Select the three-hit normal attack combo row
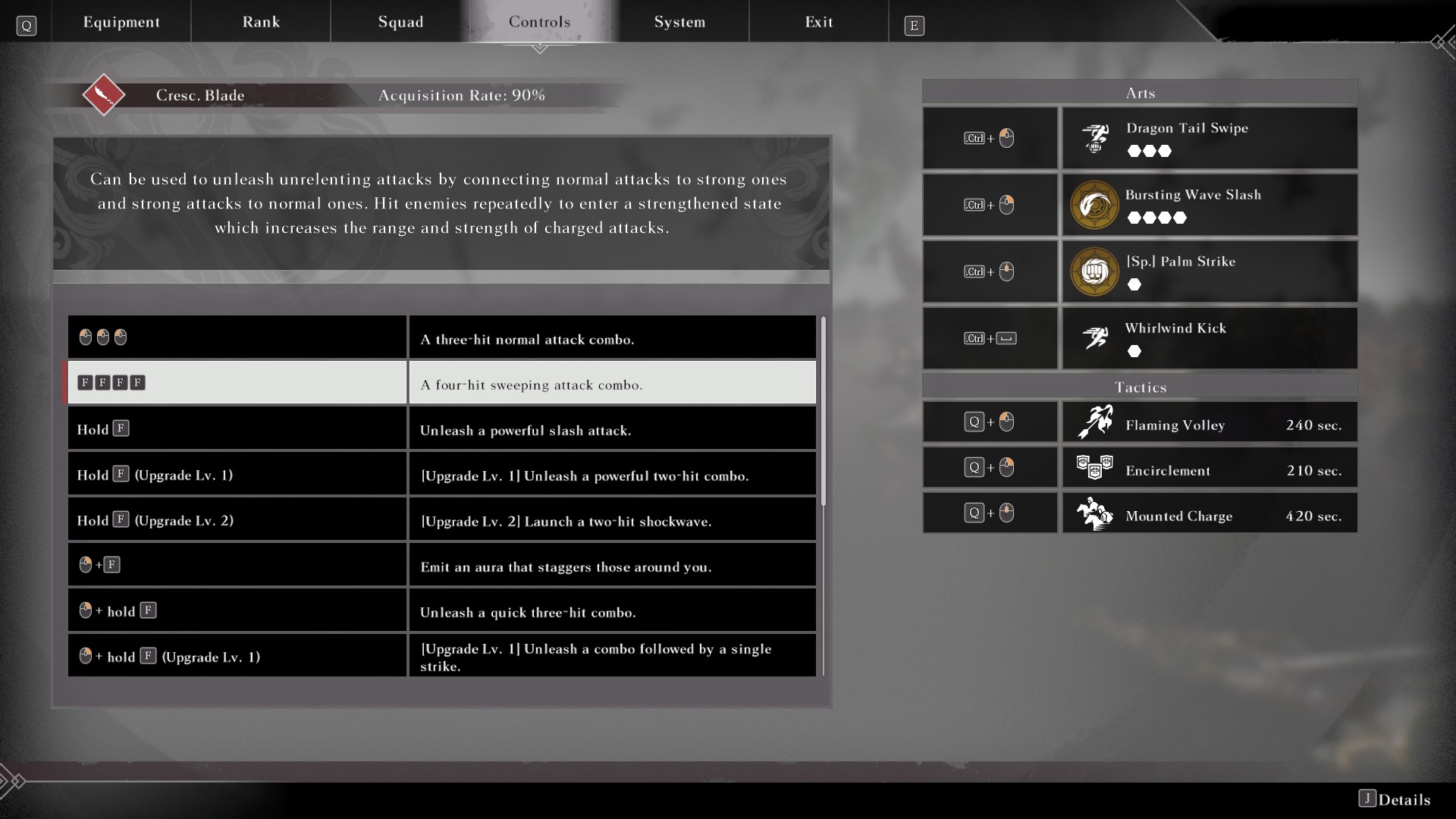Image resolution: width=1456 pixels, height=819 pixels. click(x=441, y=338)
